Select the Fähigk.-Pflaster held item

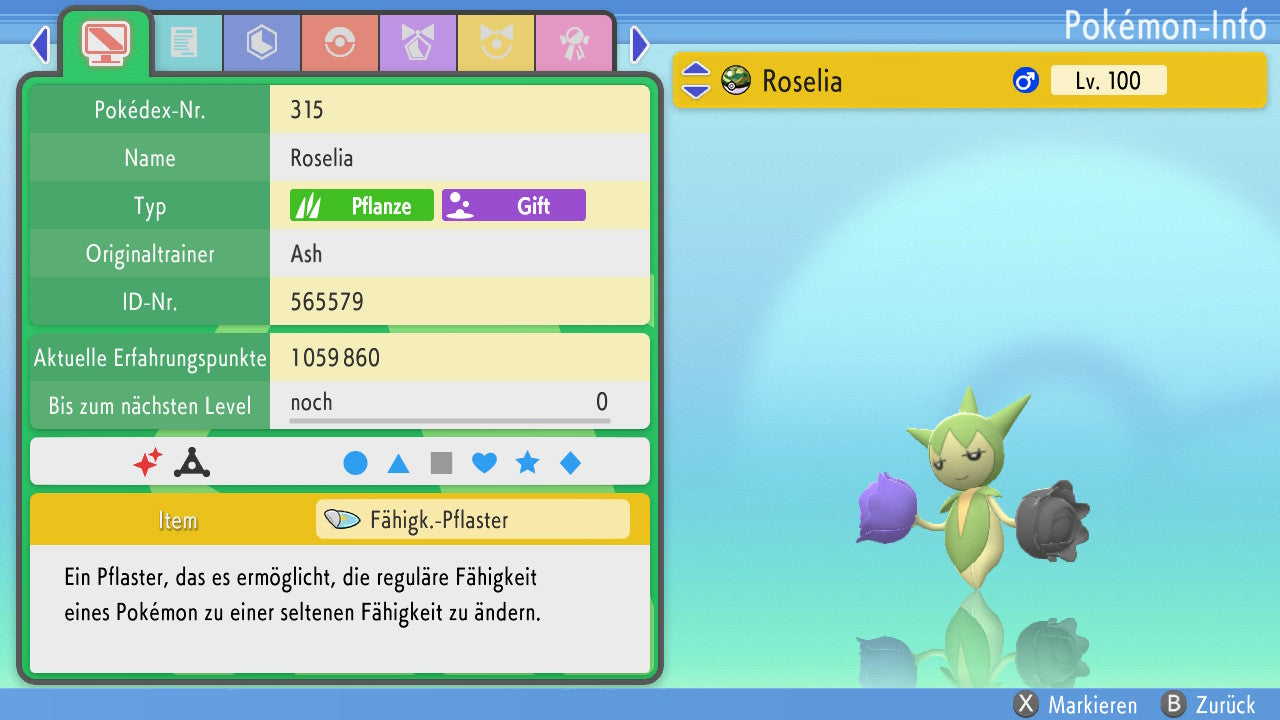coord(472,520)
